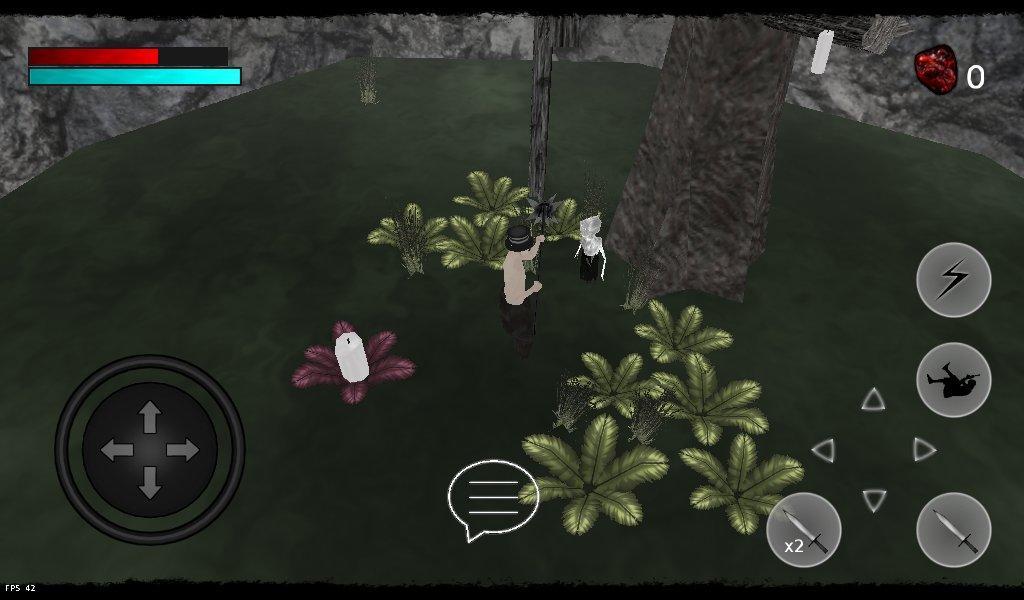Activate the lightning bolt ability button
The height and width of the screenshot is (600, 1024).
tap(953, 280)
